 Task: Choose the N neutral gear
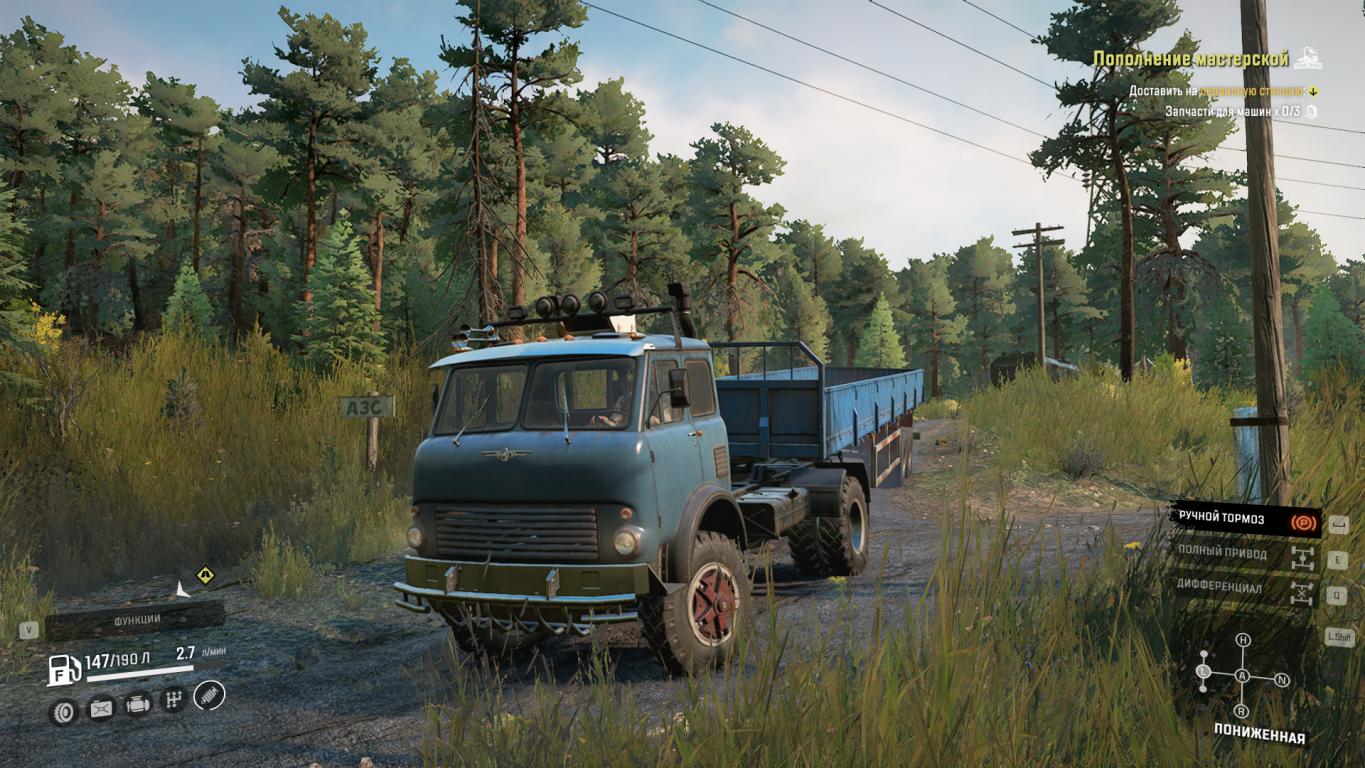1282,680
